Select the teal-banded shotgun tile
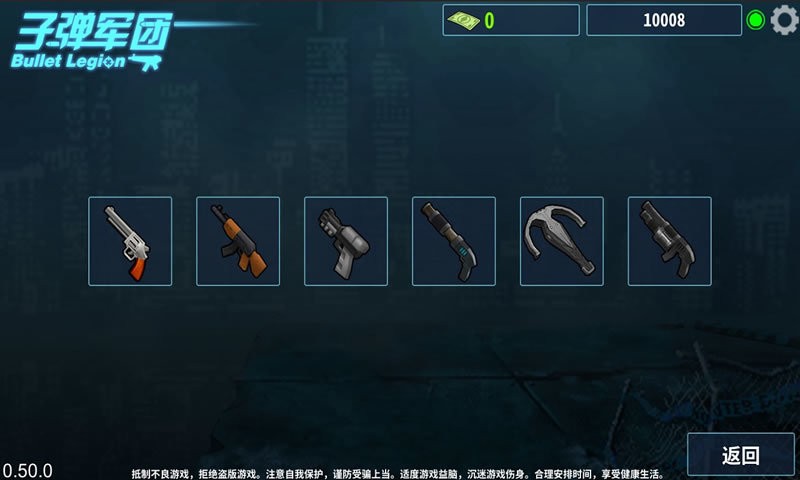Screen dimensions: 800x480 [454, 241]
